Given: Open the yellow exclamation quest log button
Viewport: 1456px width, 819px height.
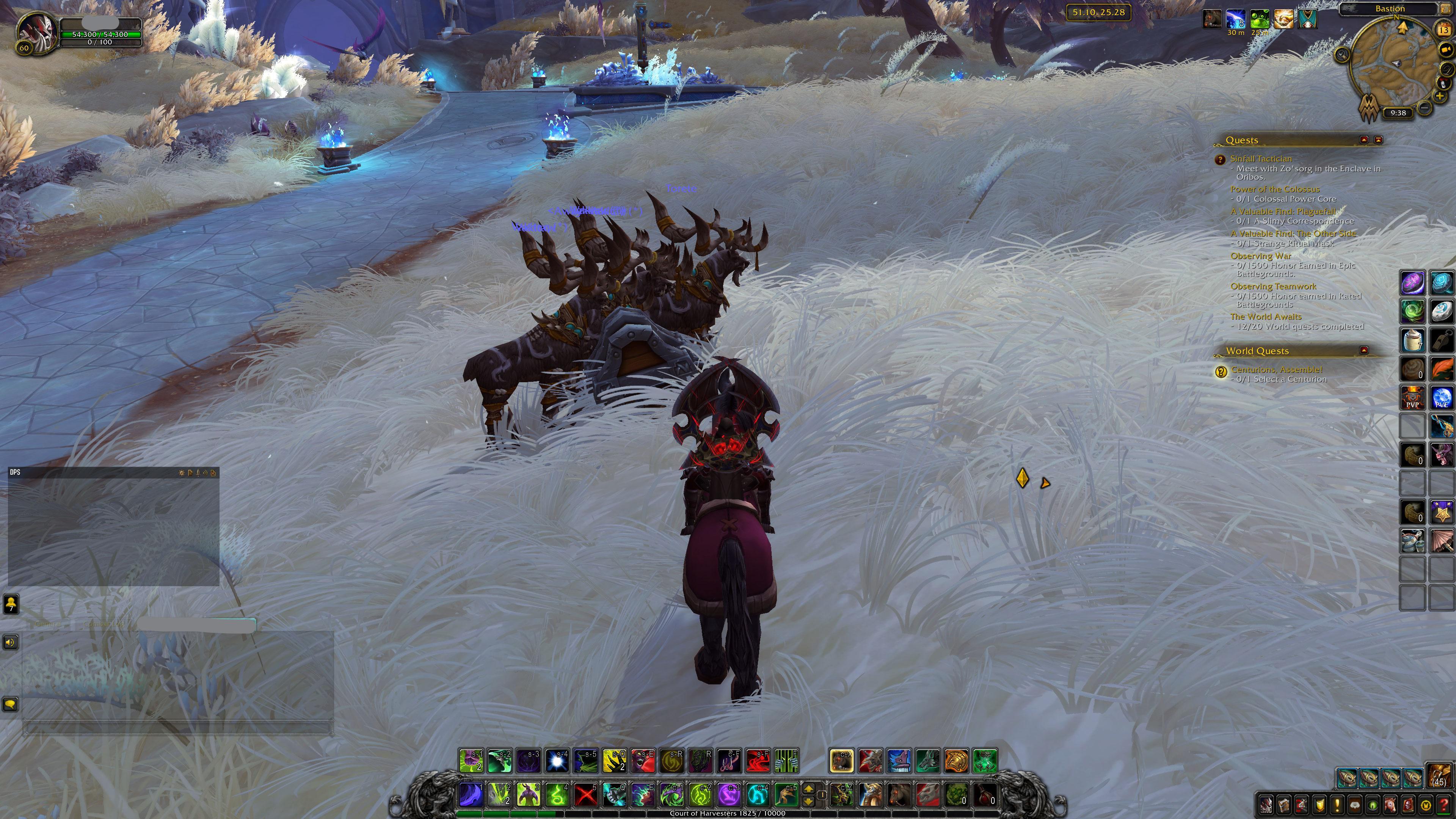Looking at the screenshot, I should 1337,805.
